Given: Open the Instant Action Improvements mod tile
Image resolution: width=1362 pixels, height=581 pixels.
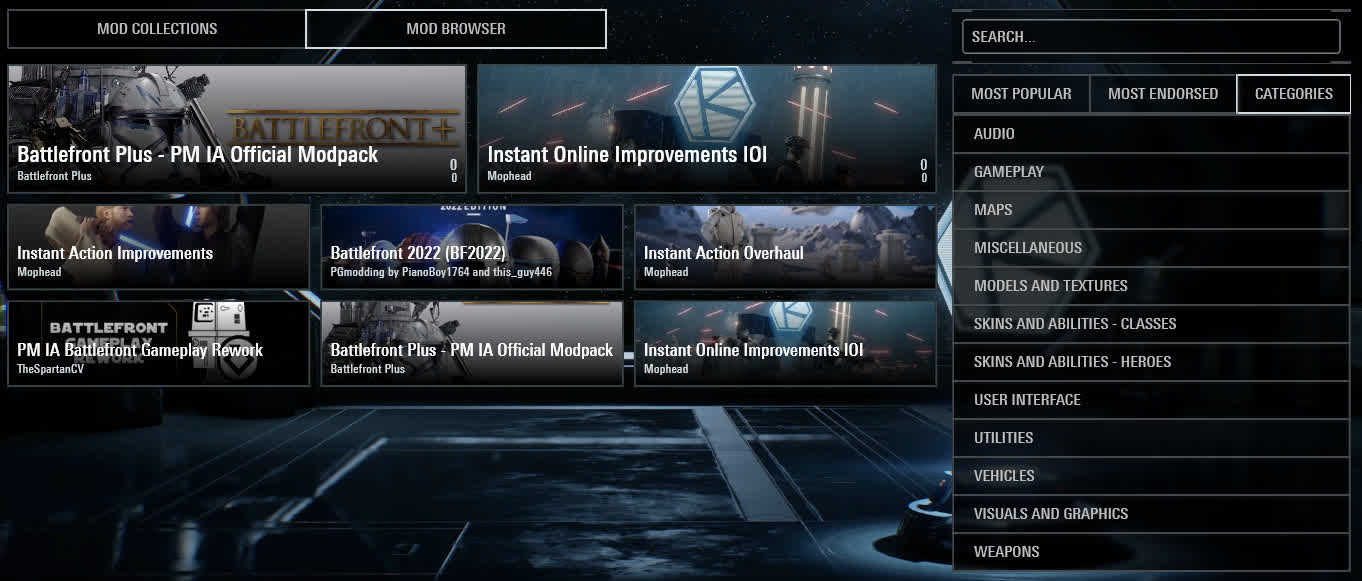Looking at the screenshot, I should point(158,247).
